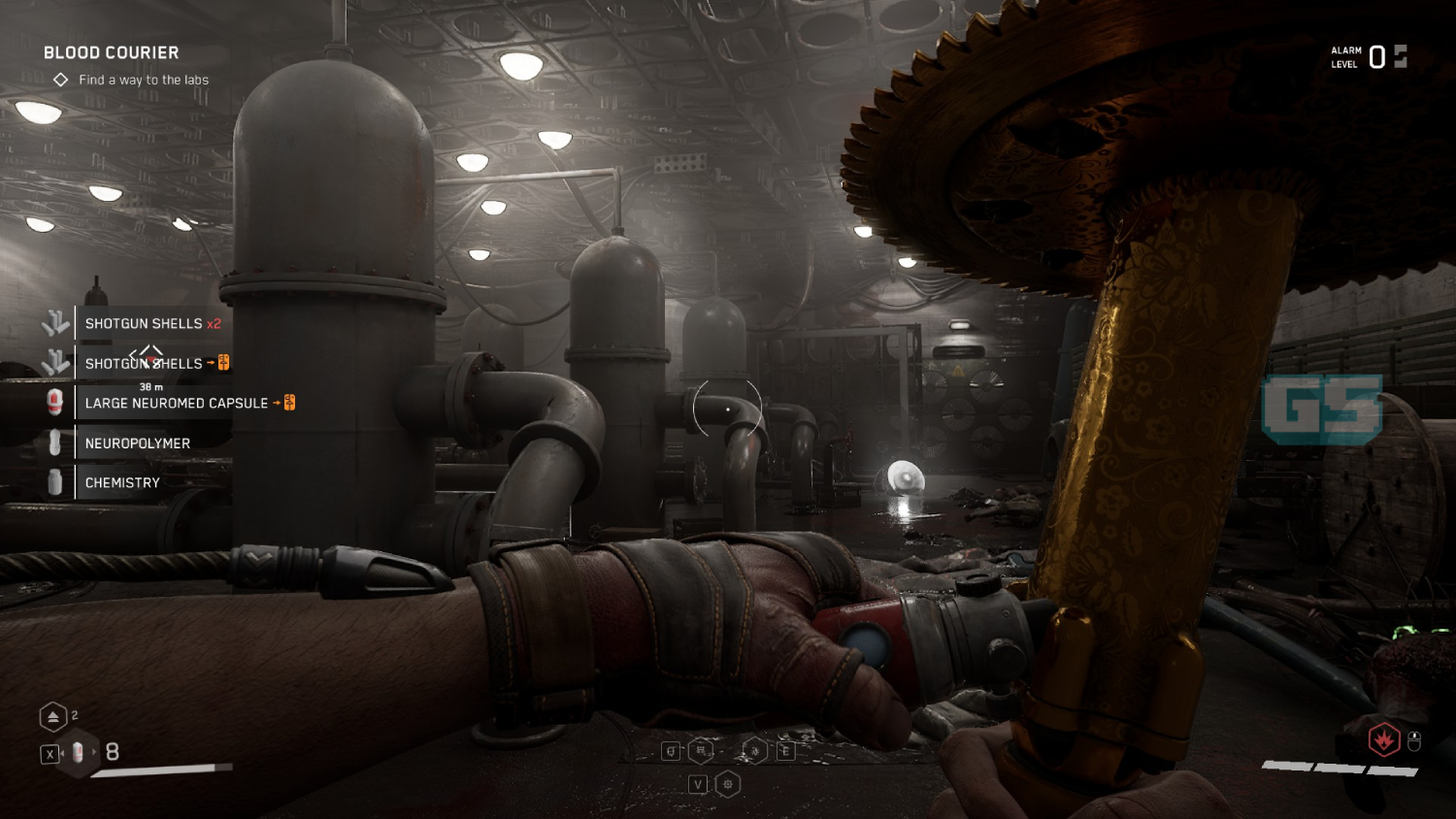Open the Blood Courier mission title
This screenshot has height=819, width=1456.
tap(111, 52)
